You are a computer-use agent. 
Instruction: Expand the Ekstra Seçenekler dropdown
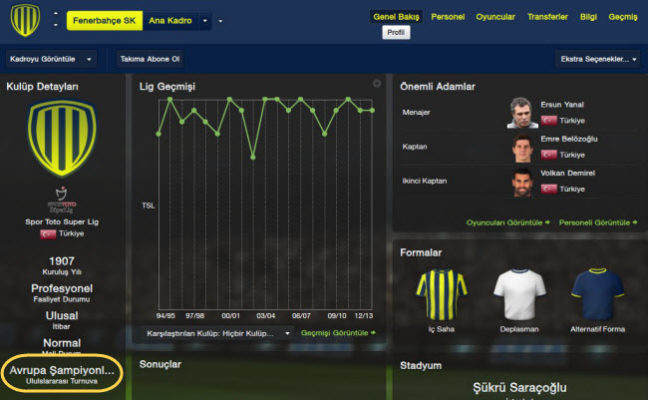[598, 59]
